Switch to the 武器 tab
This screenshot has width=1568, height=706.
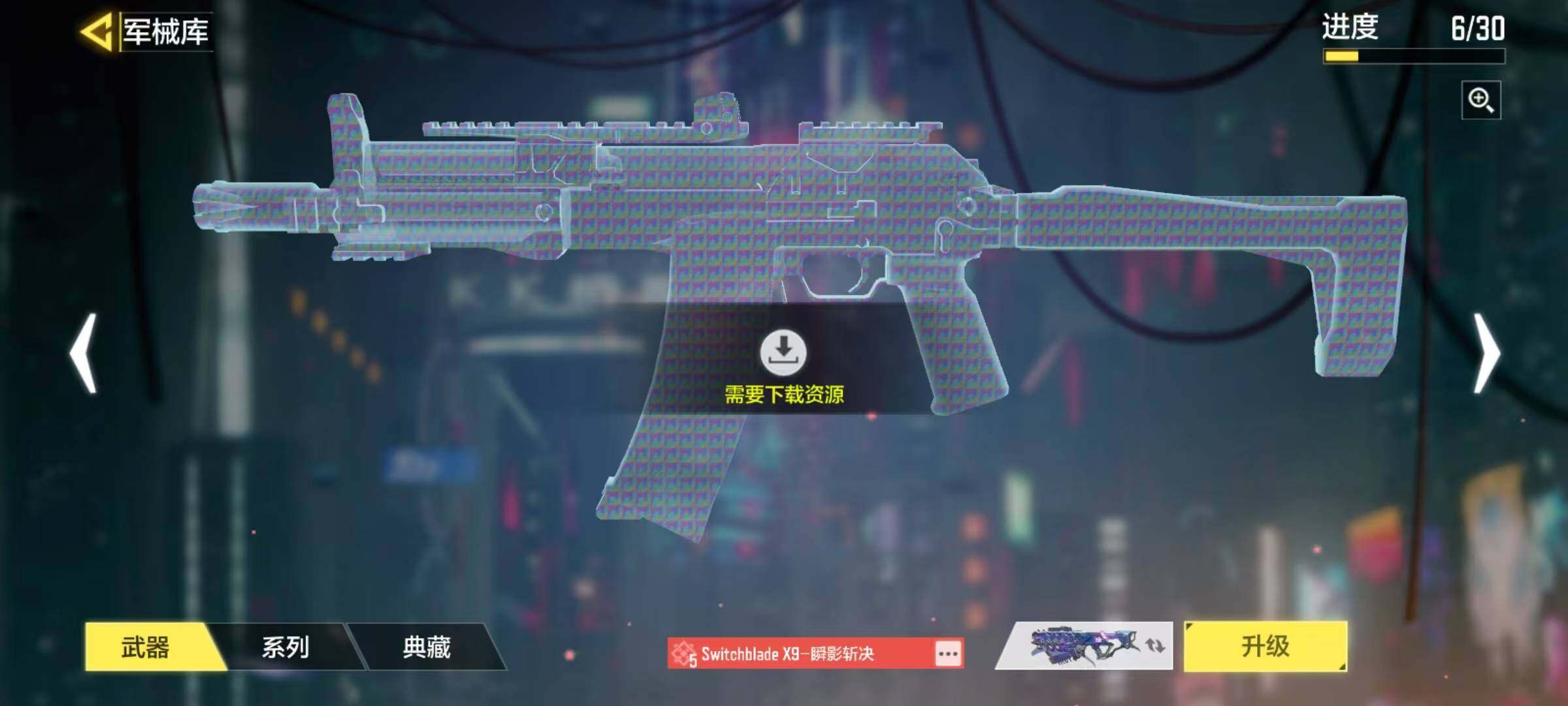pyautogui.click(x=146, y=647)
